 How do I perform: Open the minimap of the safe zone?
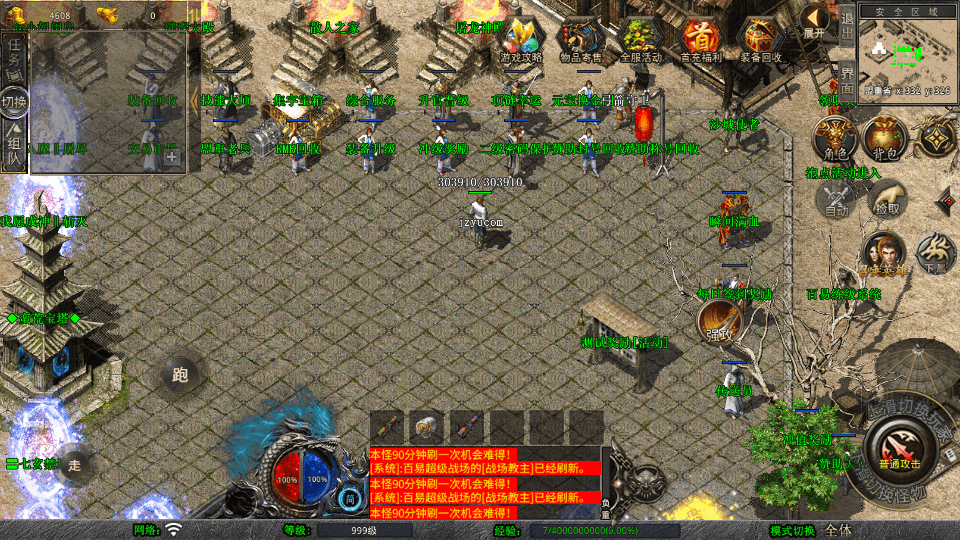(x=907, y=49)
